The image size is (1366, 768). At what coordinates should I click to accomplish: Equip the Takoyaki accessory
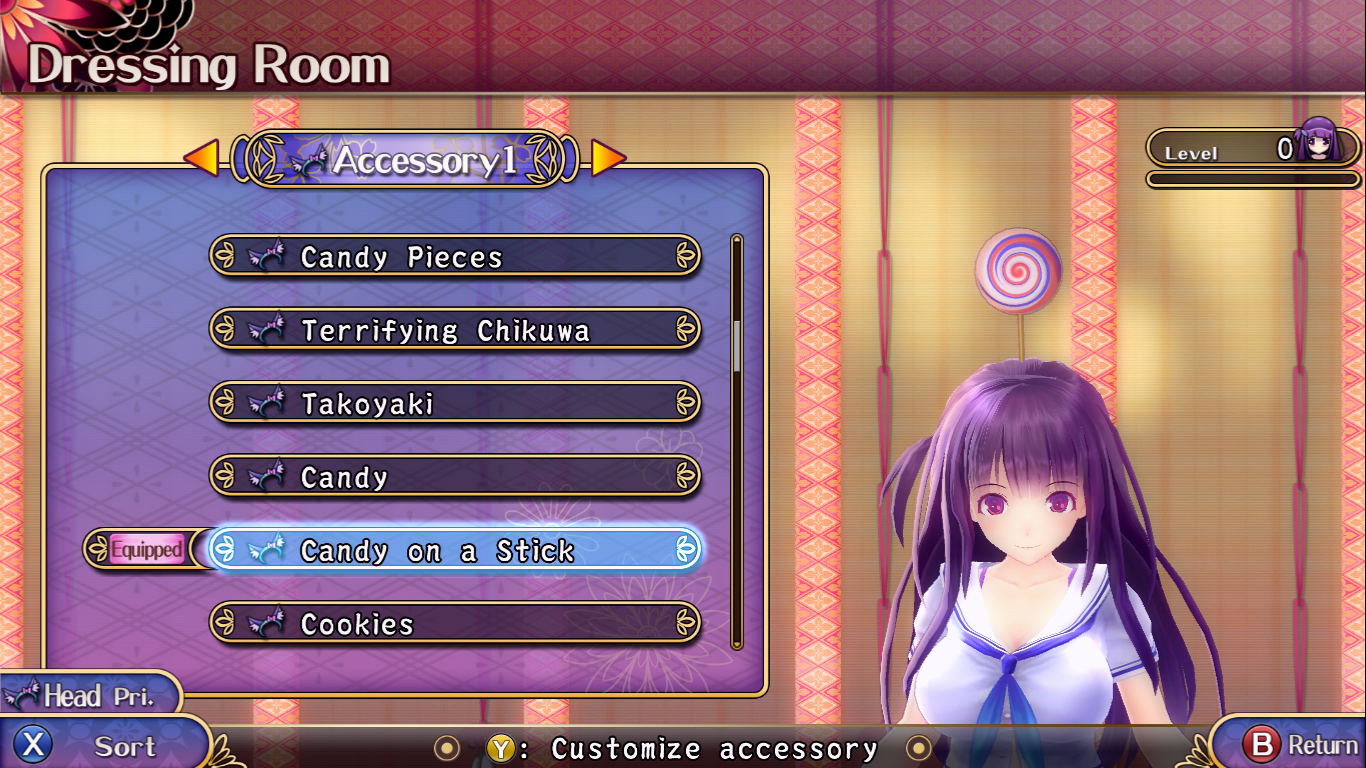pos(455,404)
